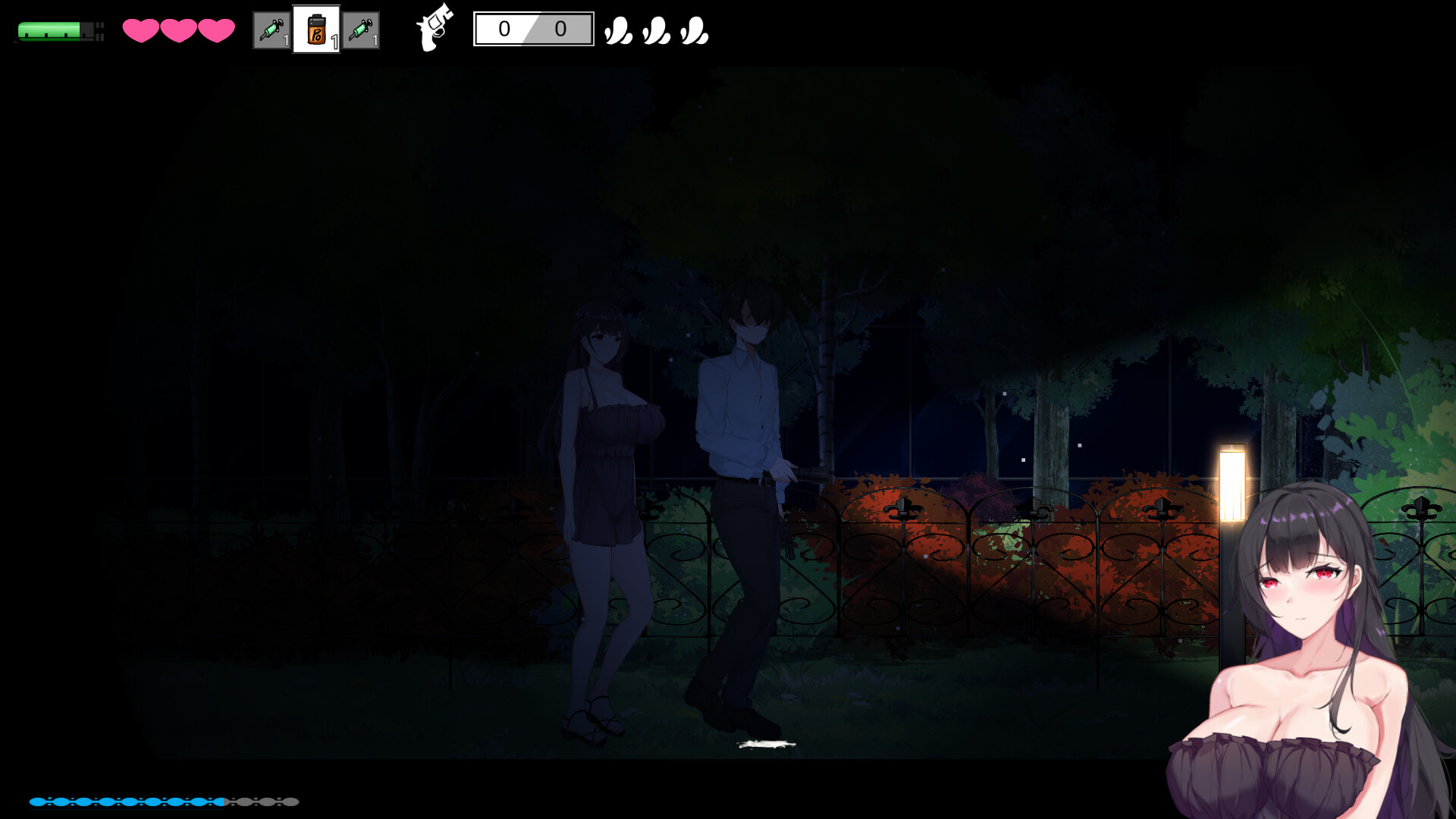Viewport: 1456px width, 819px height.
Task: Click the middle white splash indicator icon
Action: [x=654, y=32]
